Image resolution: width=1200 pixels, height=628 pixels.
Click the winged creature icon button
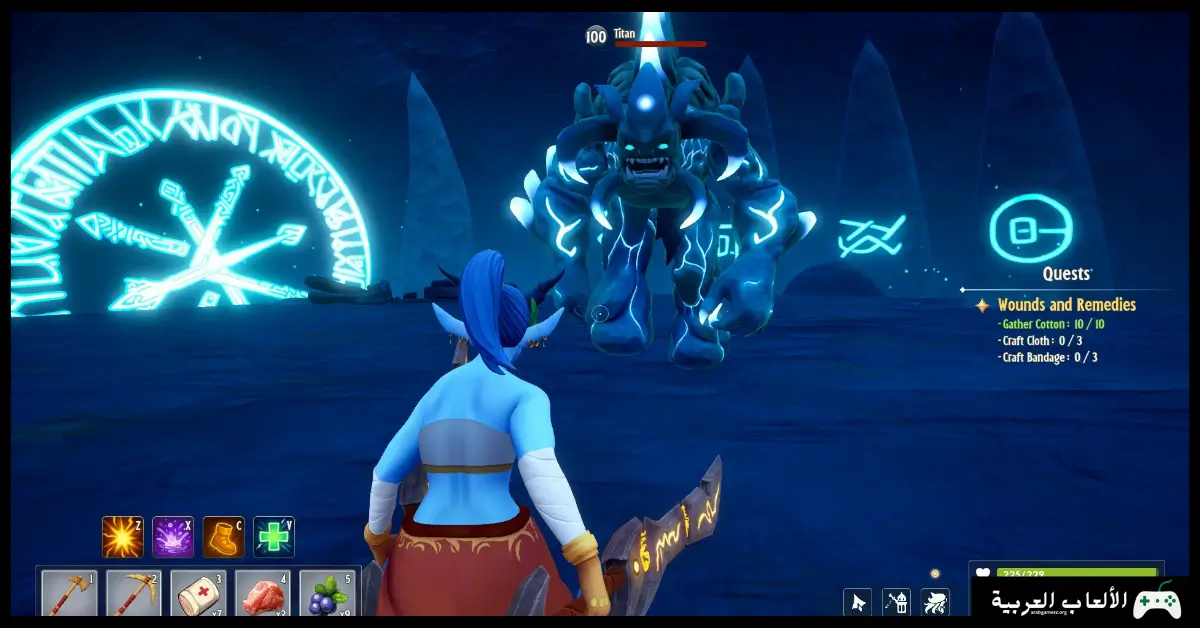(935, 602)
